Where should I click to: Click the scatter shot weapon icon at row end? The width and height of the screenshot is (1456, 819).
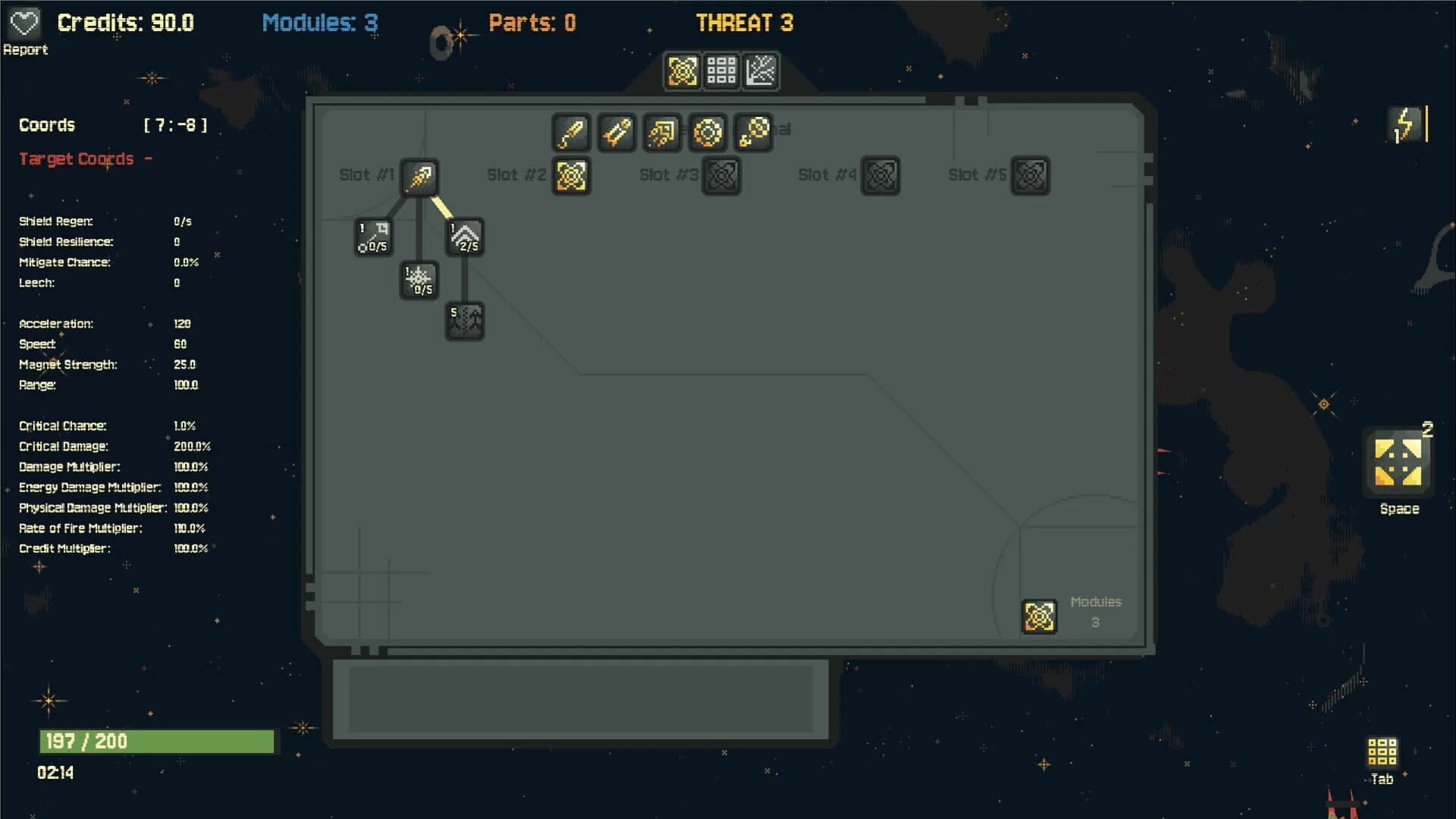(x=754, y=133)
